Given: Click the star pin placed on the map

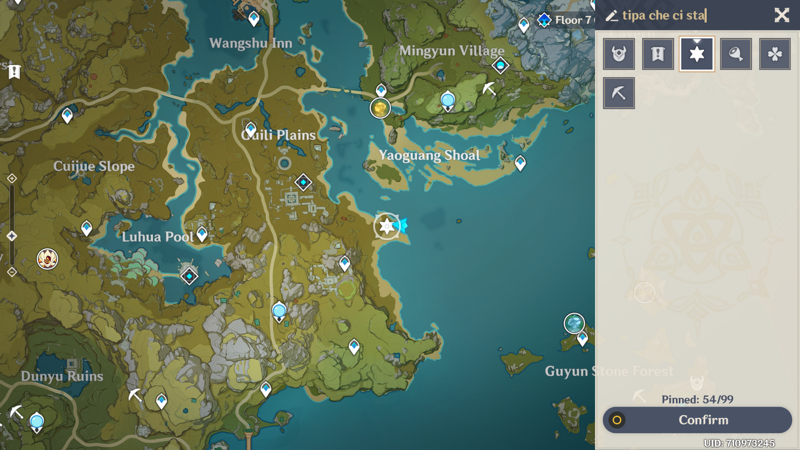Looking at the screenshot, I should (x=387, y=226).
